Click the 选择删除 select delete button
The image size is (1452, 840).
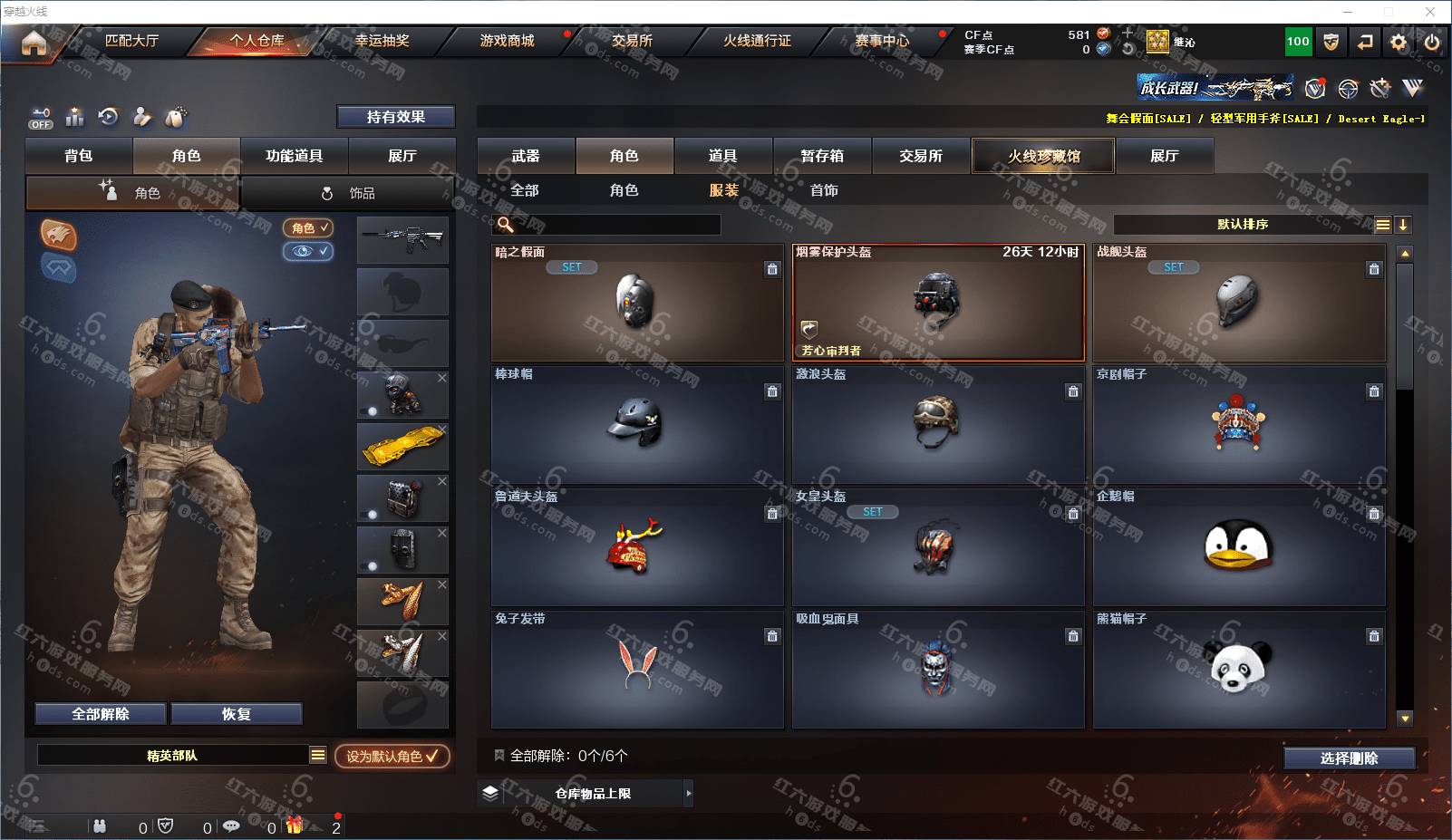1349,758
